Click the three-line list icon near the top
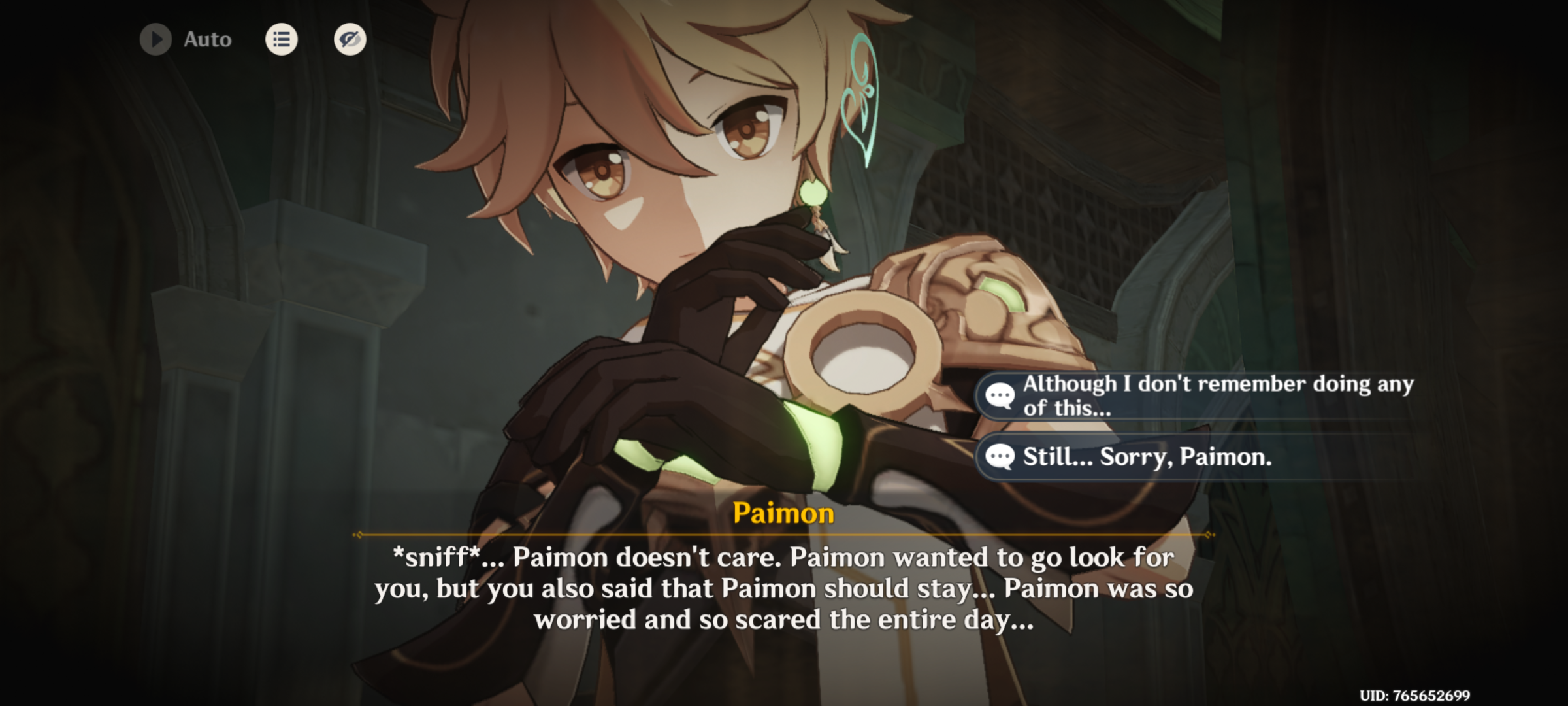The height and width of the screenshot is (706, 1568). [281, 41]
